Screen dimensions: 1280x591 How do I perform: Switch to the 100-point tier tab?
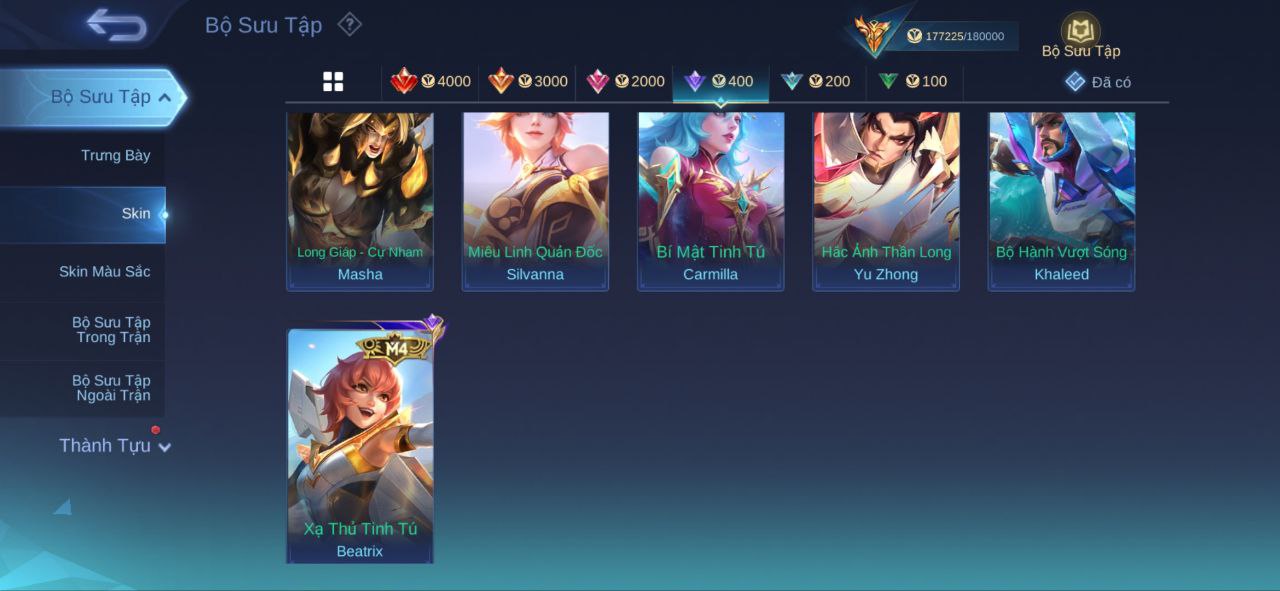[x=913, y=82]
